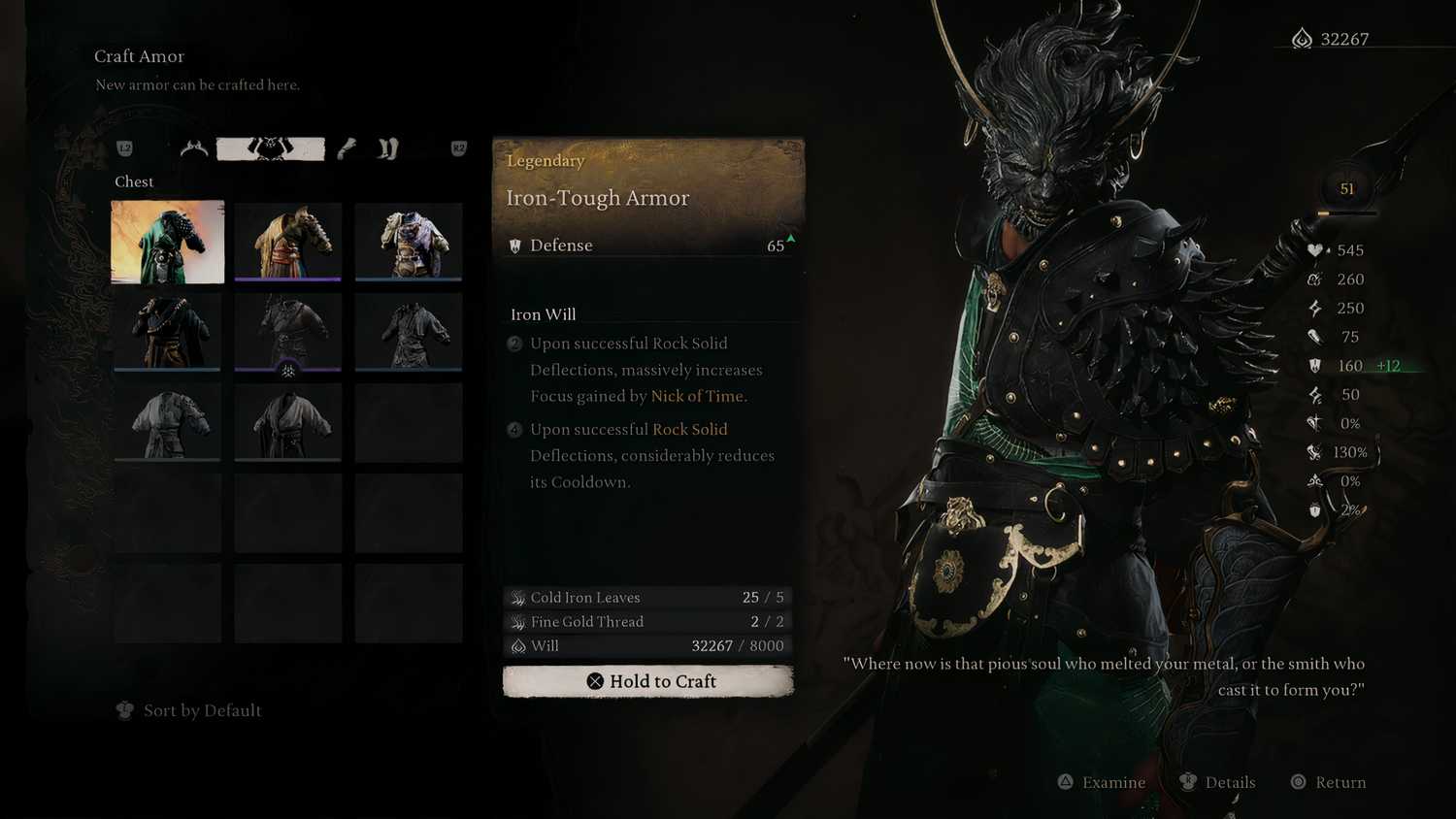Switch to the leg armor tab
This screenshot has height=819, width=1456.
tap(388, 148)
